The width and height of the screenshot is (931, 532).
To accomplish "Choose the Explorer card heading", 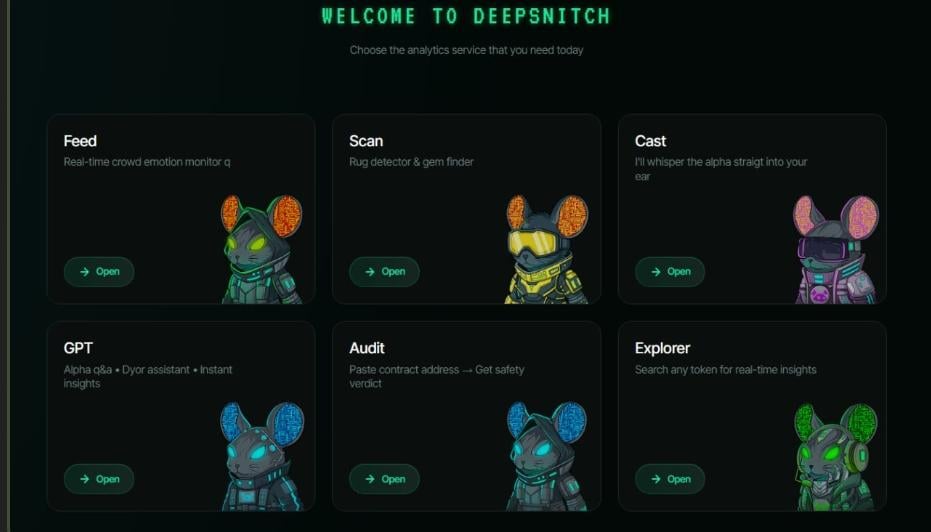I will [x=662, y=348].
